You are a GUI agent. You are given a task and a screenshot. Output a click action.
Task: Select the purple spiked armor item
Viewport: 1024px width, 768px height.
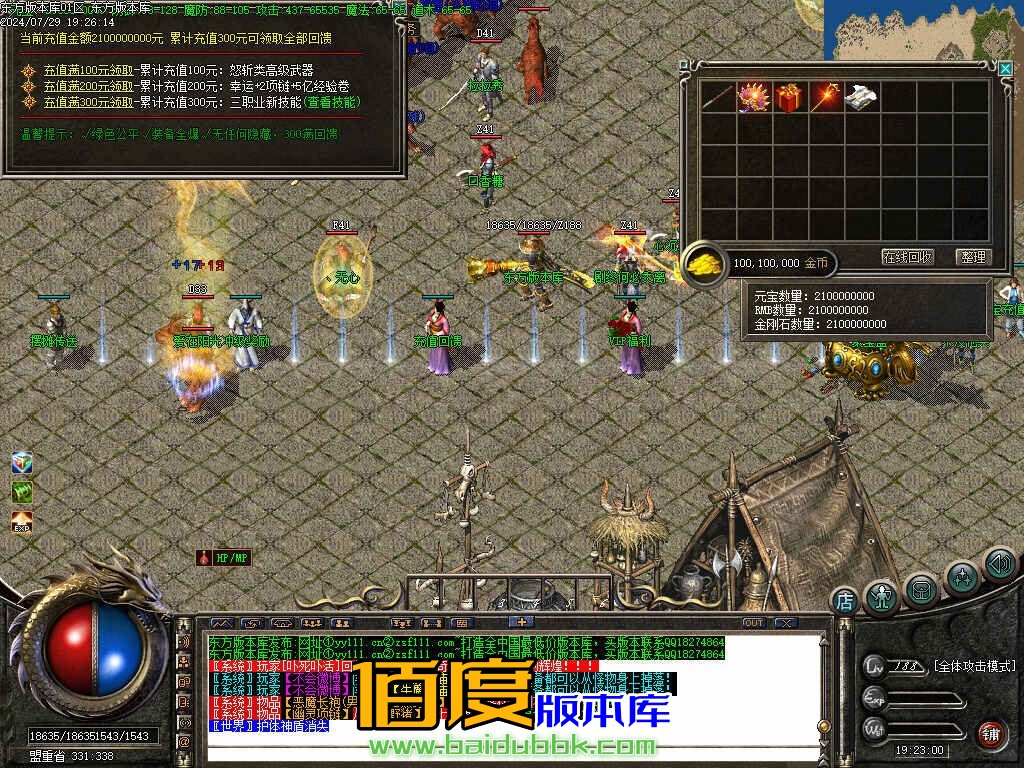[753, 97]
